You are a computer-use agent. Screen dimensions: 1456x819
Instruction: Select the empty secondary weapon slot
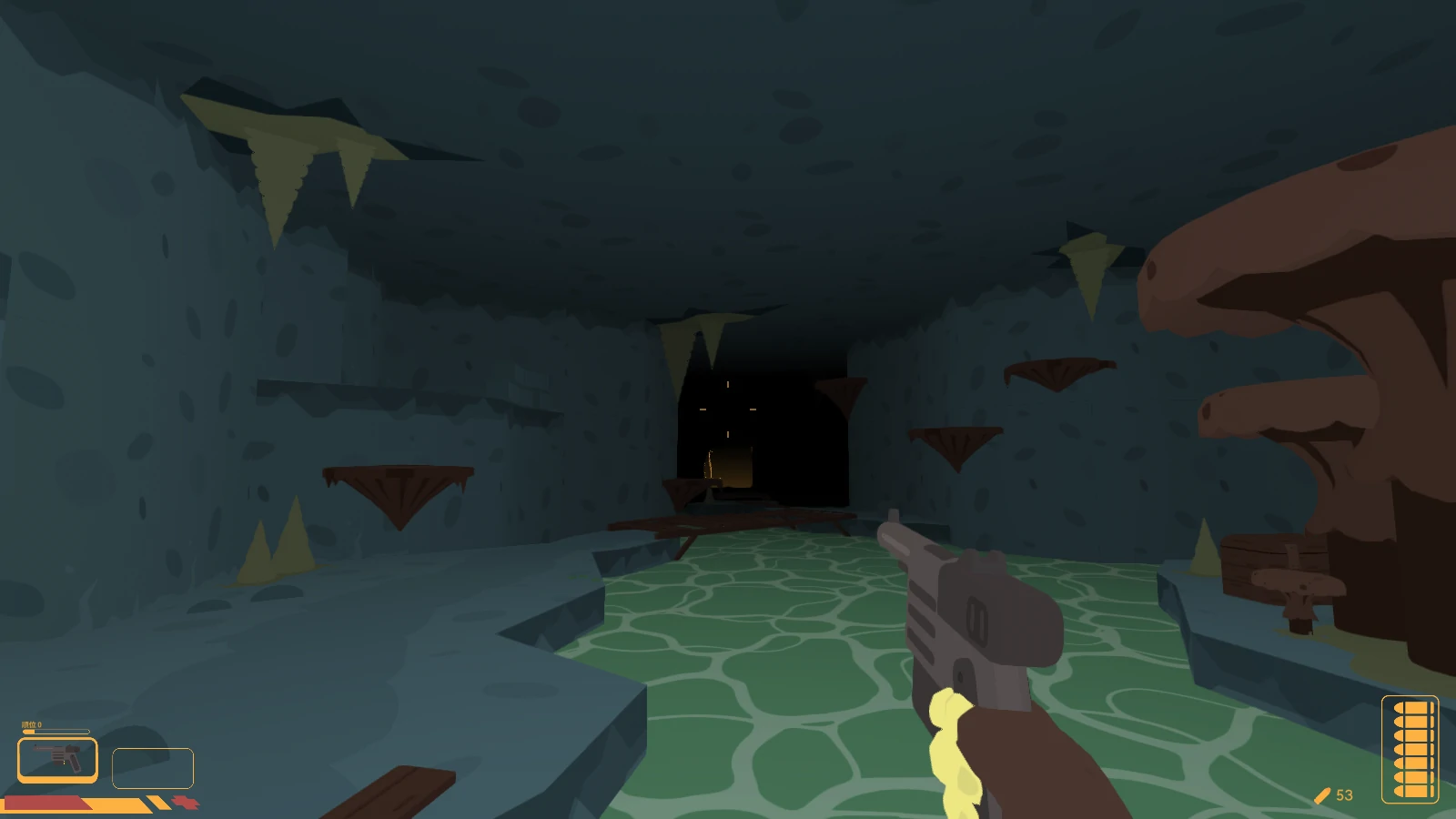pyautogui.click(x=153, y=768)
